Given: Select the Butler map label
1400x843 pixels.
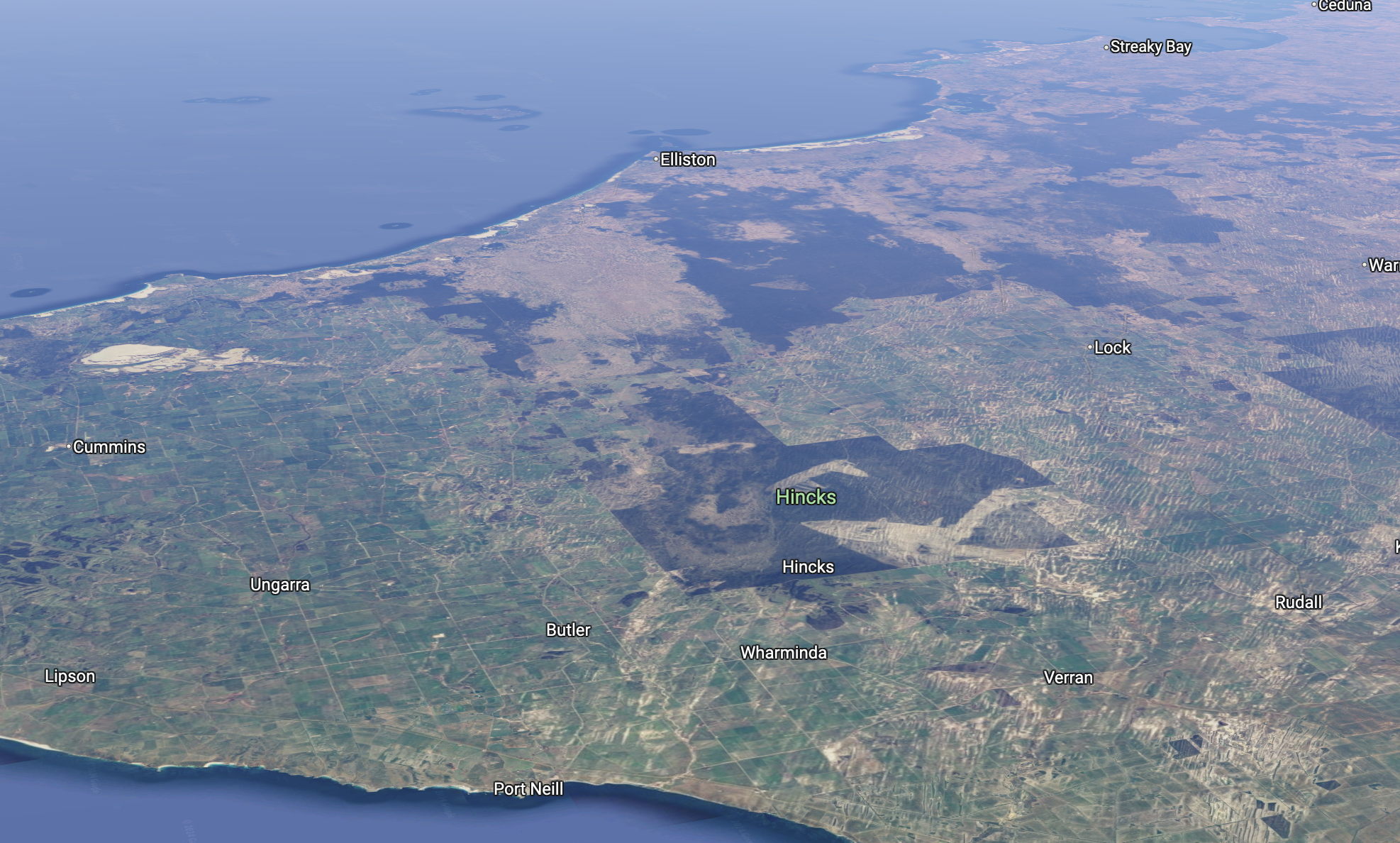Looking at the screenshot, I should (x=568, y=630).
